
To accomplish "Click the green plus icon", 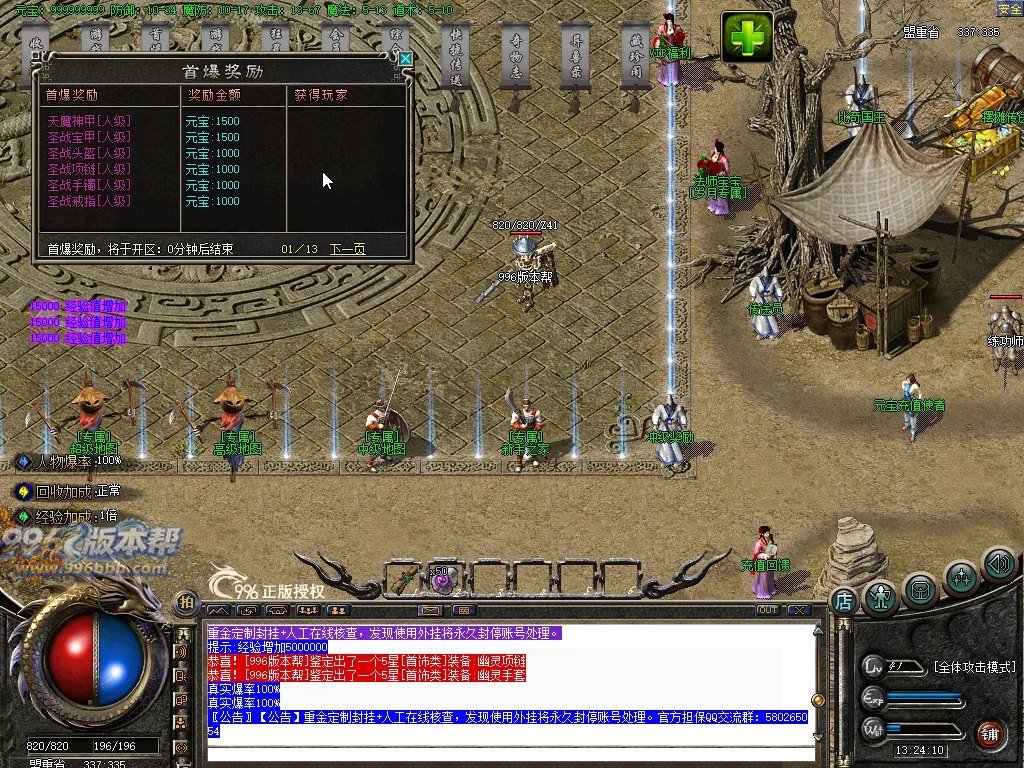I will 748,38.
